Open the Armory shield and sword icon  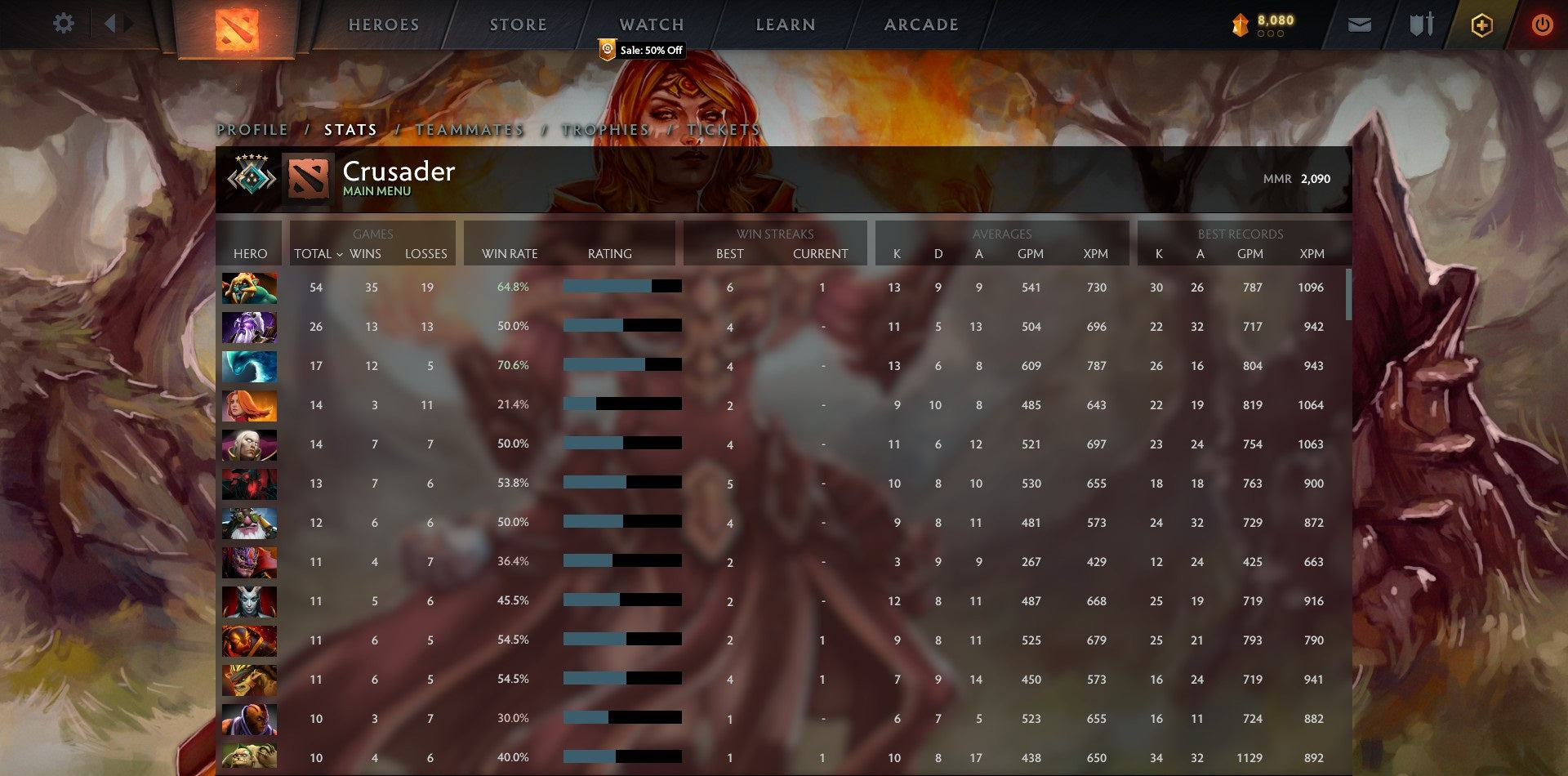(x=1421, y=25)
